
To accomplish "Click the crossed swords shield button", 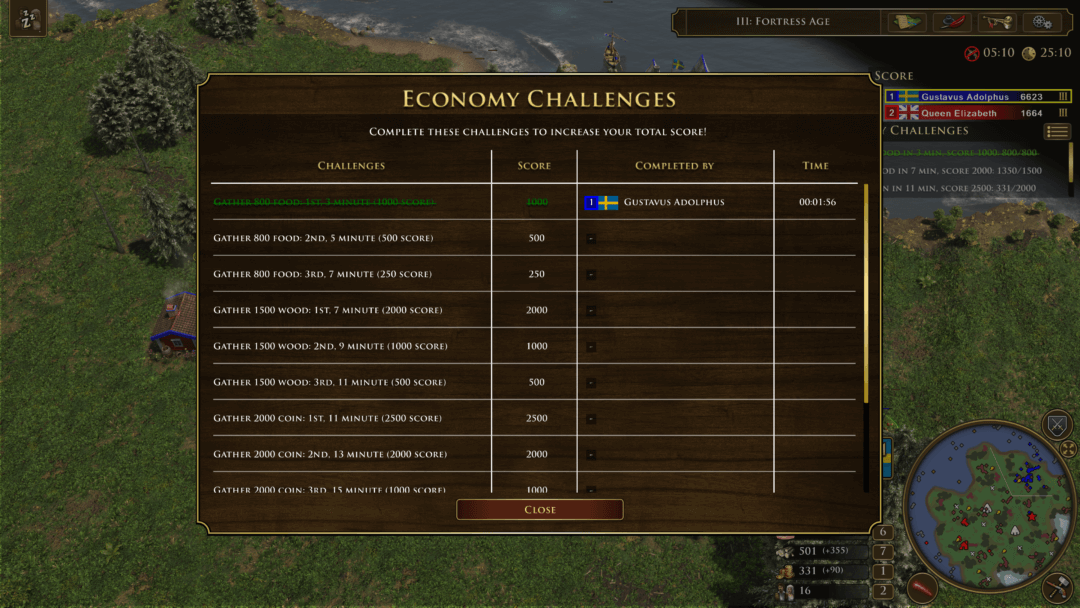I will [1057, 424].
